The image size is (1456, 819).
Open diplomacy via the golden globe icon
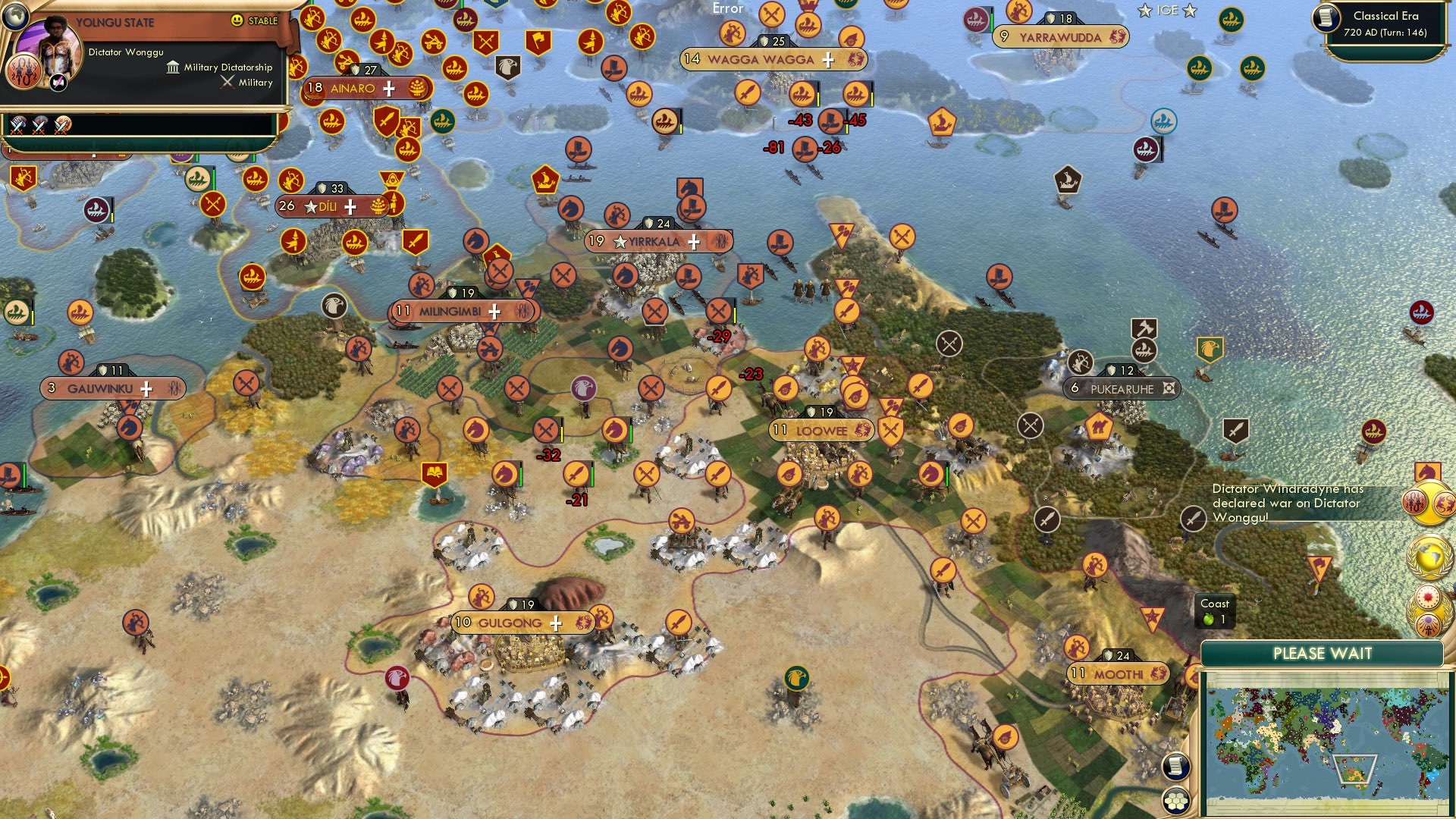[1428, 554]
